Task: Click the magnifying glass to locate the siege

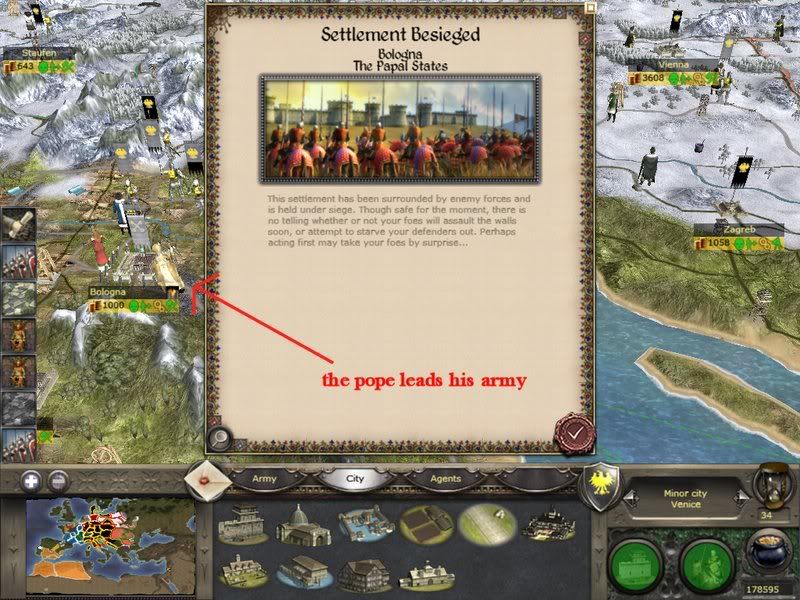Action: click(x=221, y=438)
